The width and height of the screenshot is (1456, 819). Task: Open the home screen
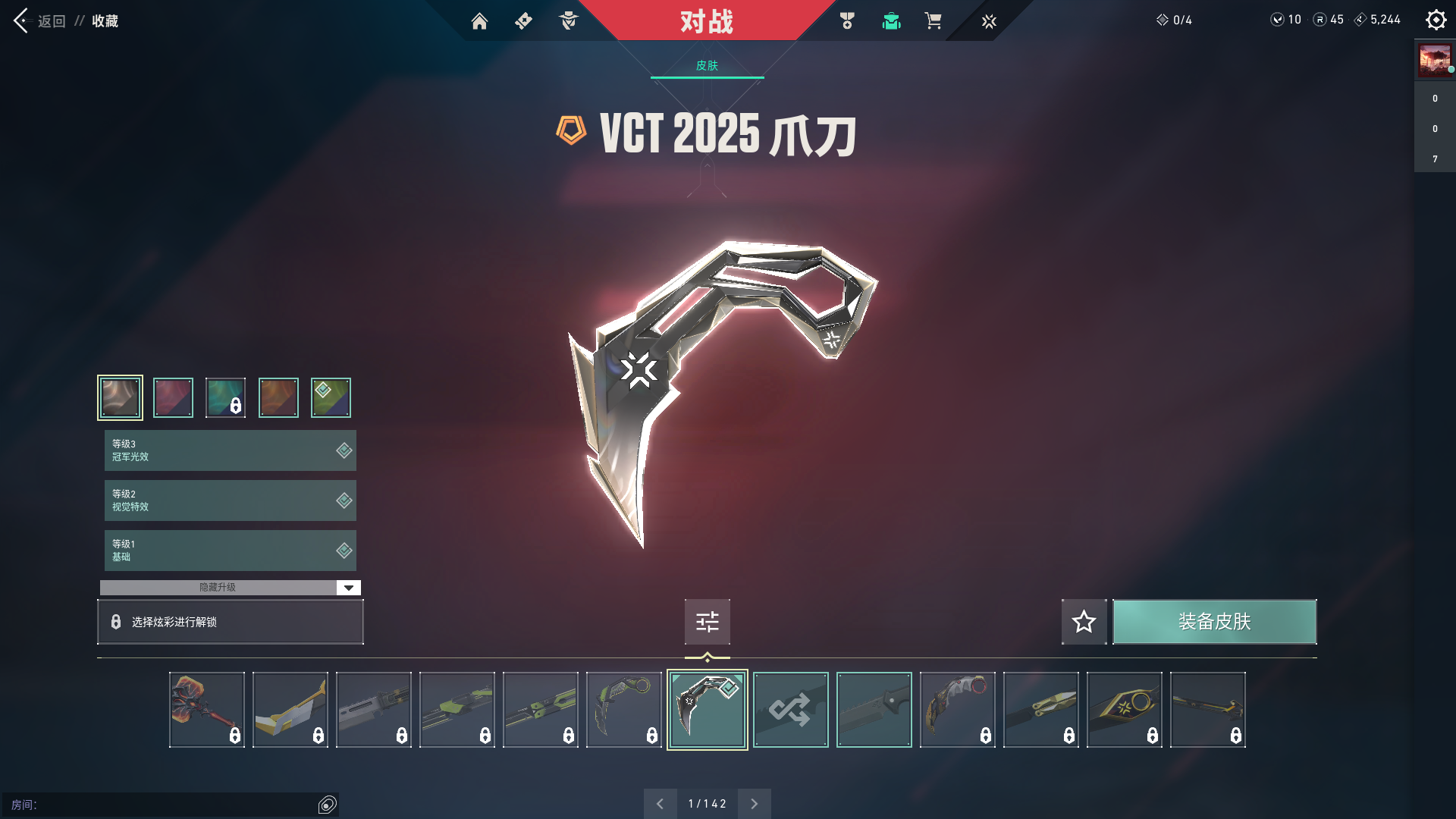[x=479, y=21]
